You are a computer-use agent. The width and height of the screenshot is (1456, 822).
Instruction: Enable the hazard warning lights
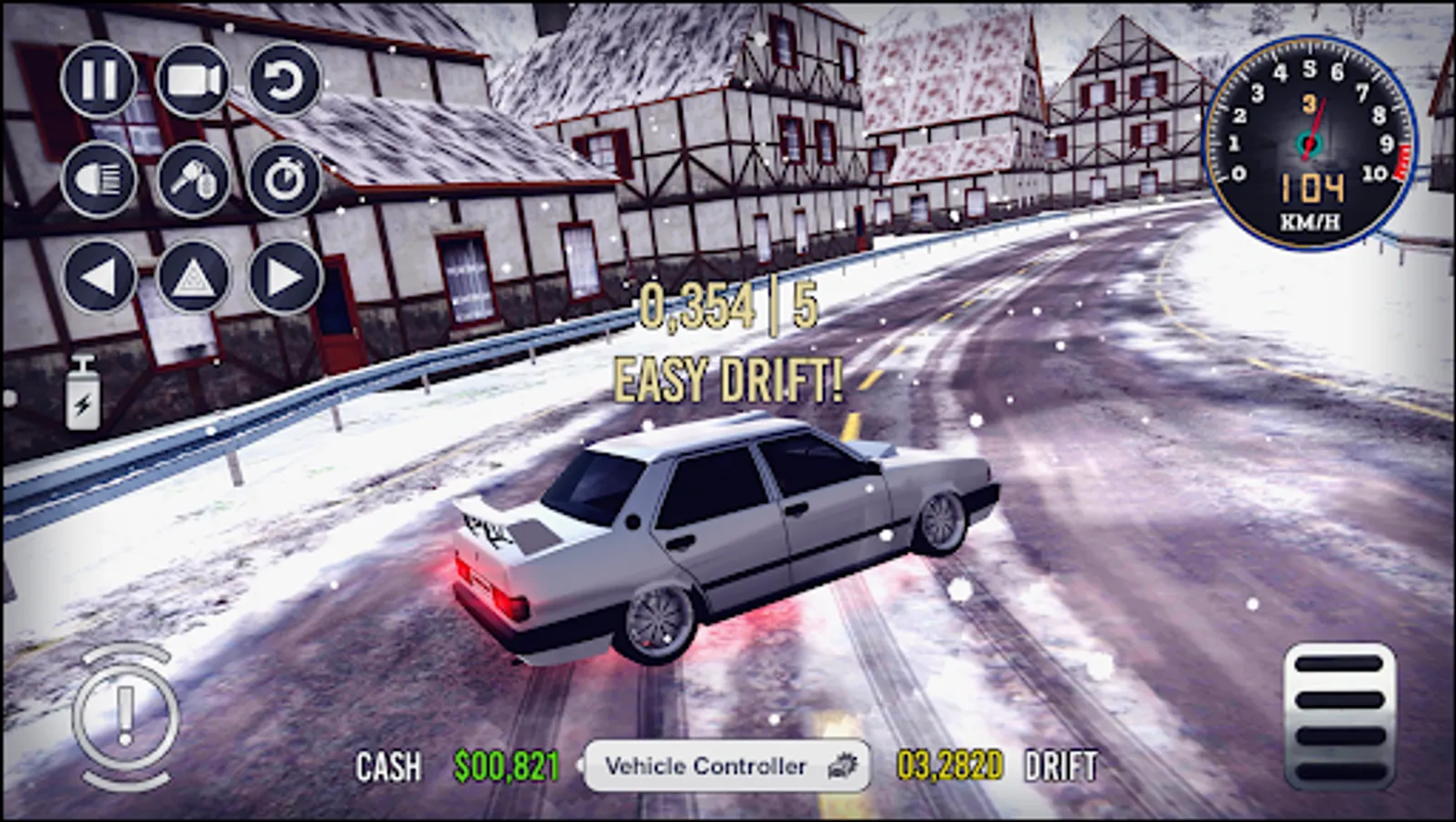click(x=193, y=276)
